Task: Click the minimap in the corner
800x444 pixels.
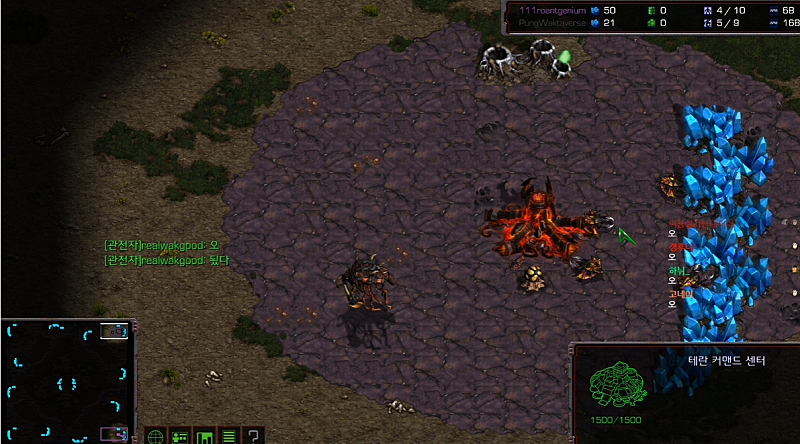Action: [x=66, y=381]
